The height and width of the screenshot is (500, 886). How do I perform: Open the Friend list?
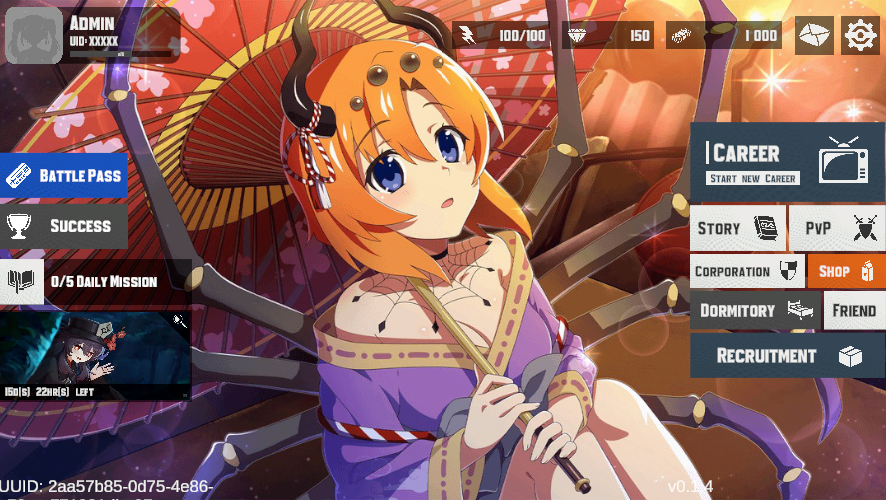tap(854, 311)
